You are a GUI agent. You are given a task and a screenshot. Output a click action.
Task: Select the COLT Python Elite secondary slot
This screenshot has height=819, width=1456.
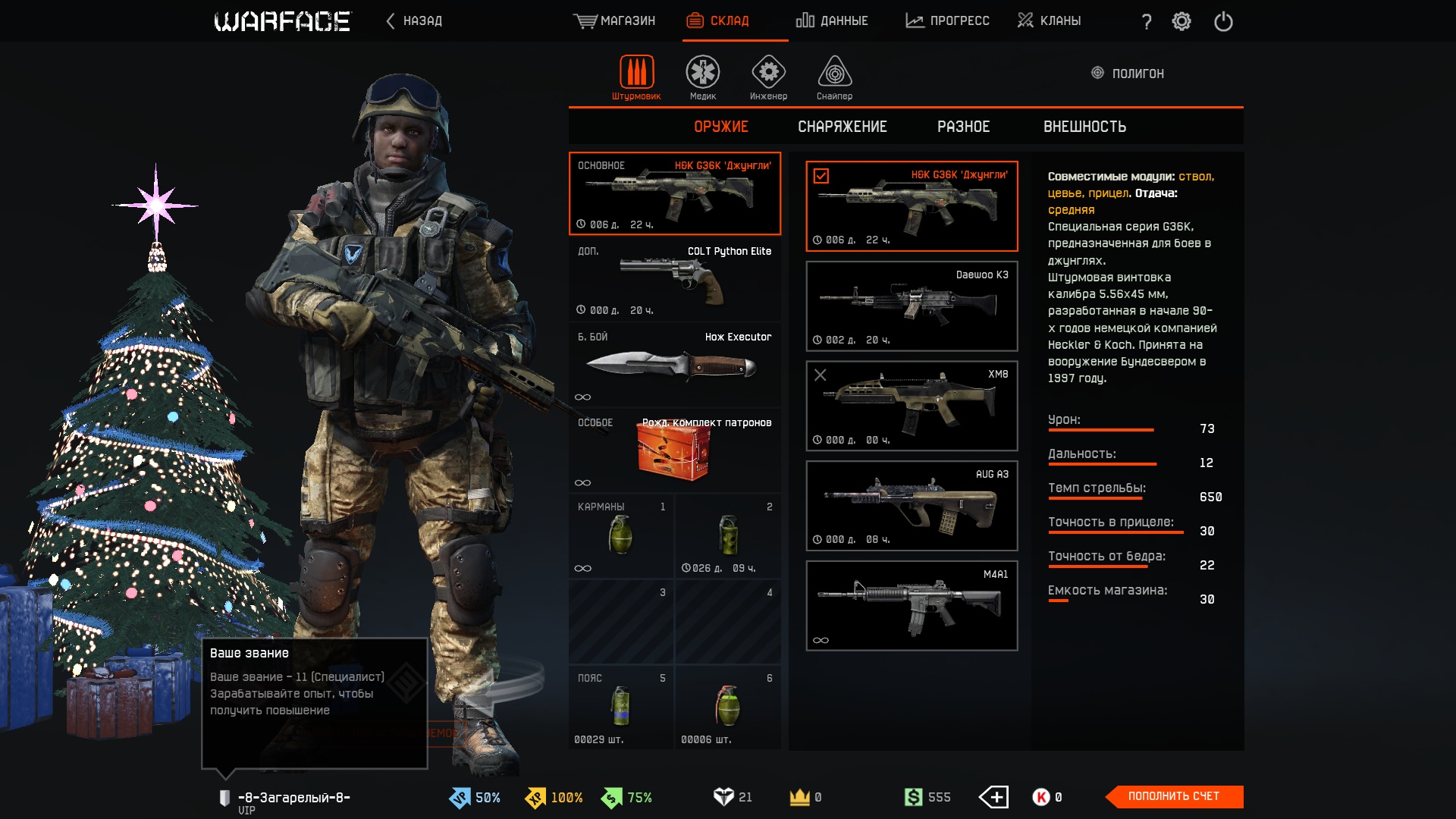674,280
